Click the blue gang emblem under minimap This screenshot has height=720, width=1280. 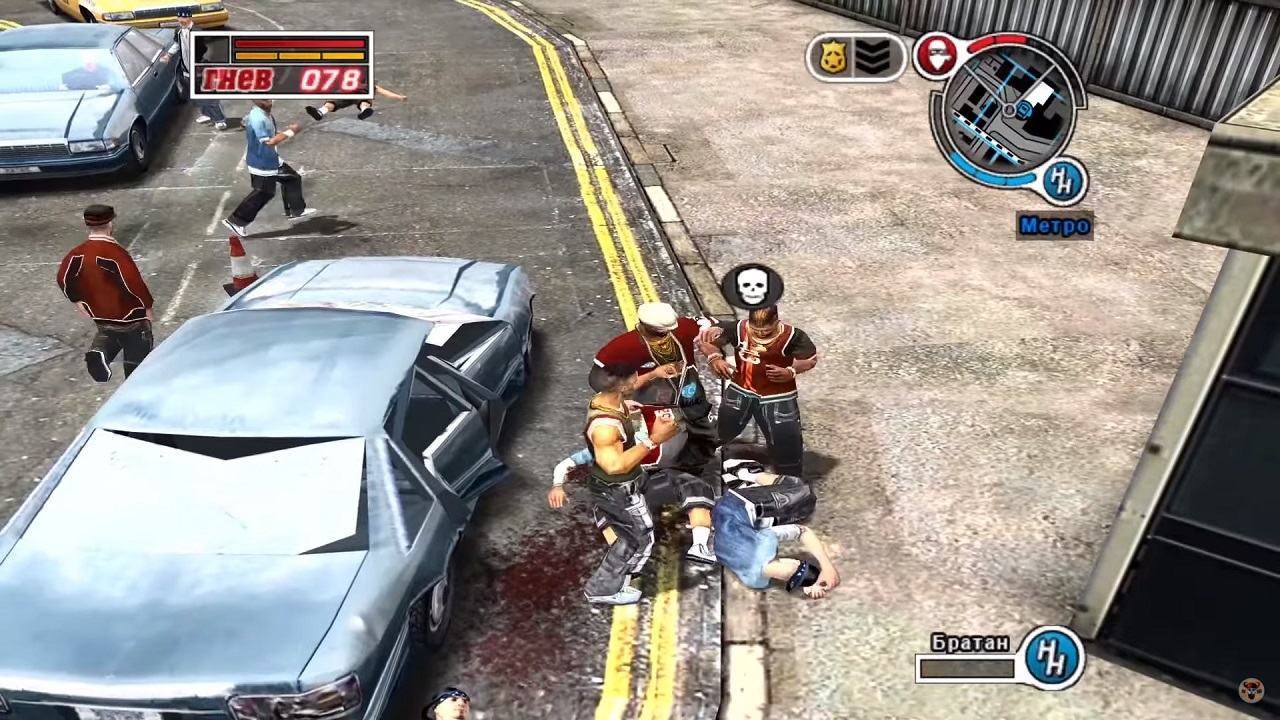[x=1062, y=181]
